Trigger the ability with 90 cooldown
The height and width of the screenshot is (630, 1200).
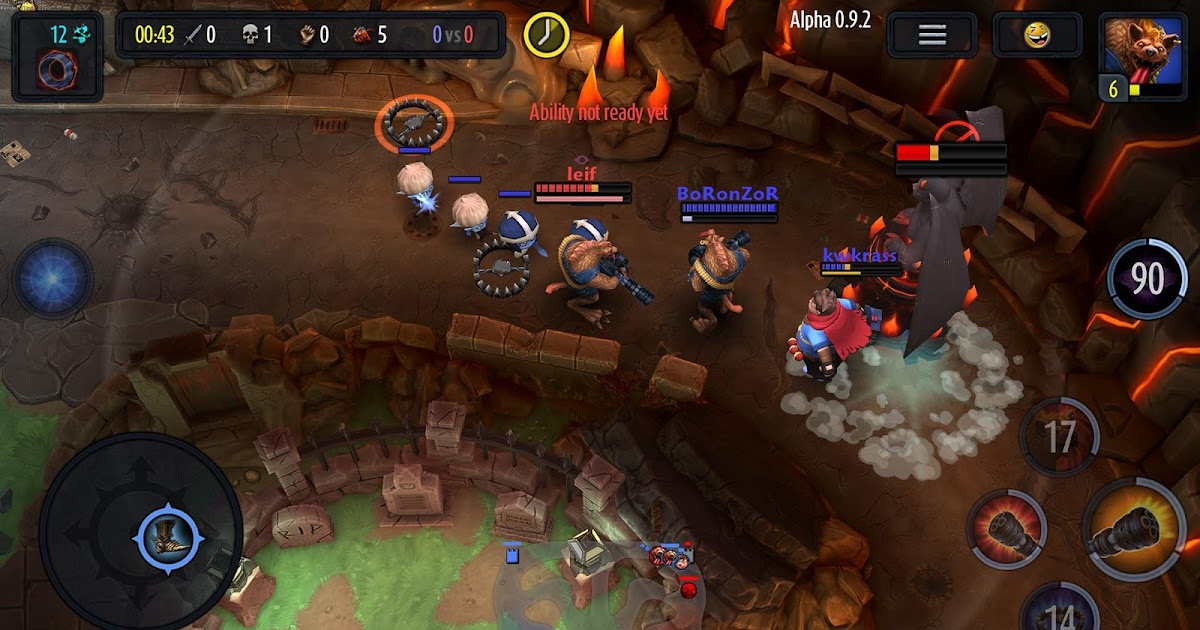[x=1146, y=279]
